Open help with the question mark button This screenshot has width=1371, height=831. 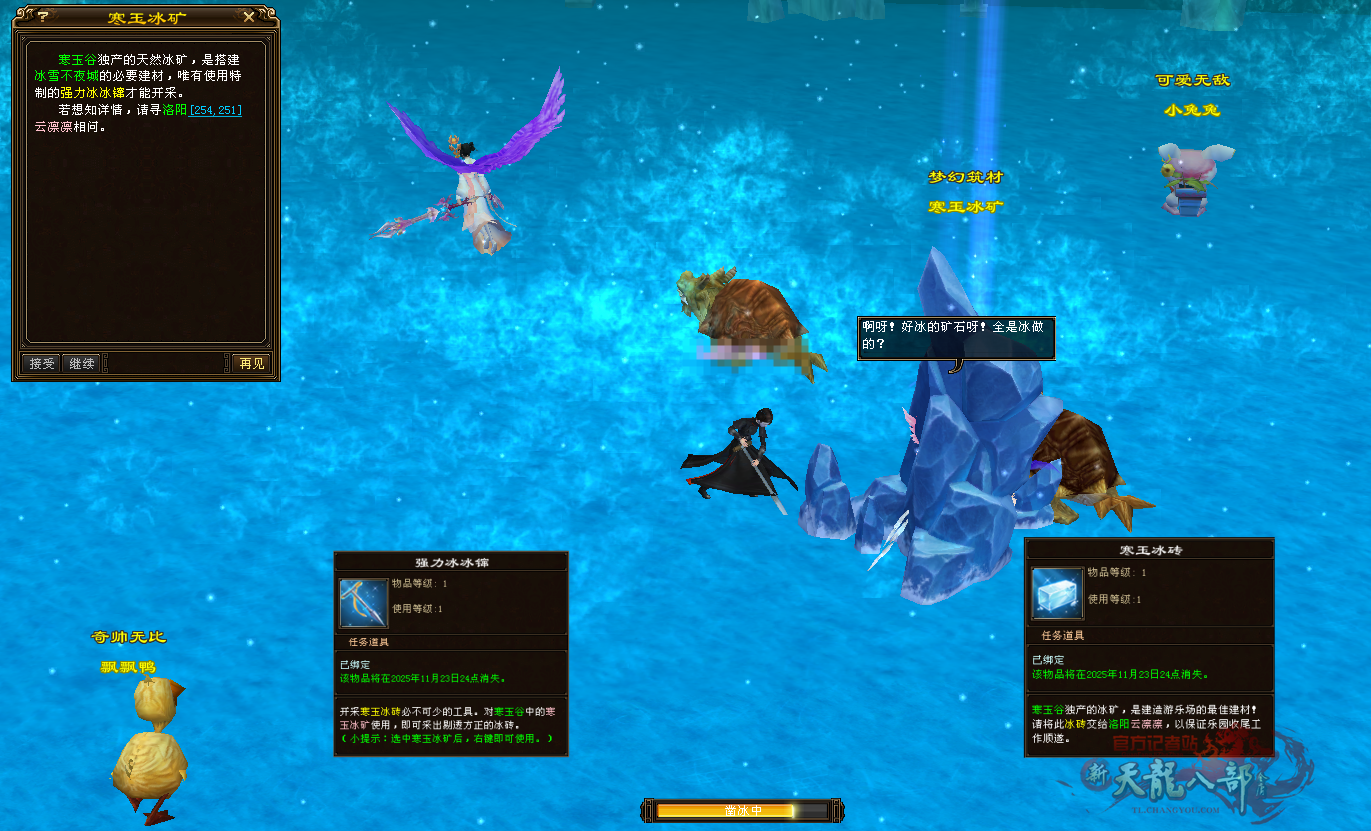43,17
